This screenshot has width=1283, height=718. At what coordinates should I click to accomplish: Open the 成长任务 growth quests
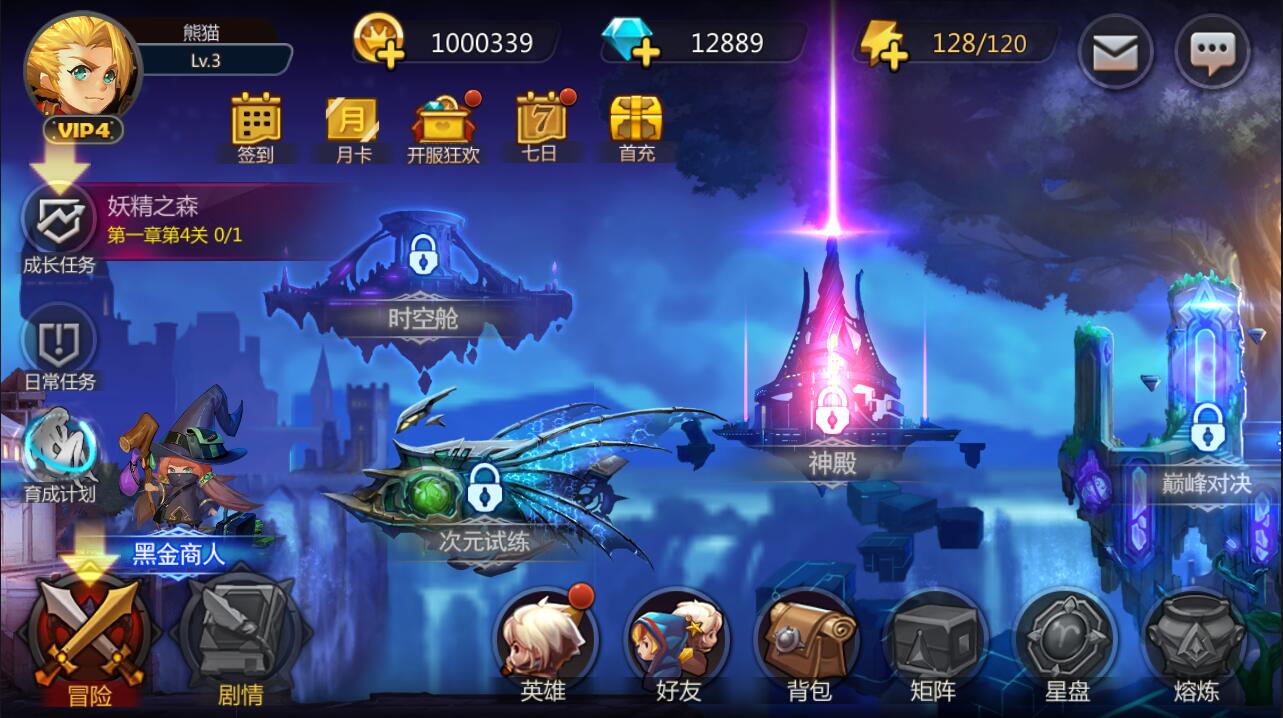(x=59, y=225)
